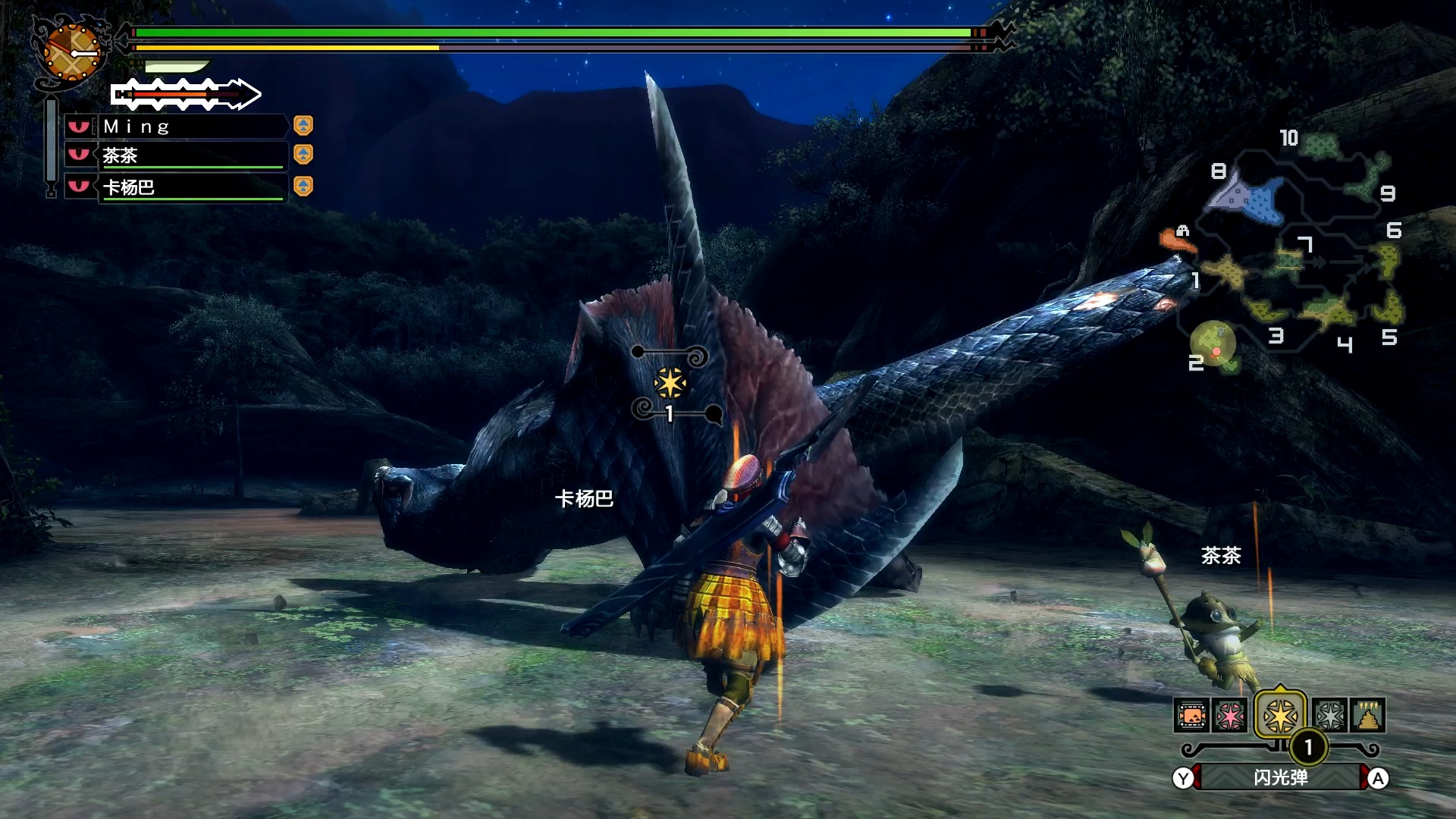This screenshot has width=1456, height=819.
Task: Click the status icon beside Ming's name
Action: click(x=303, y=125)
